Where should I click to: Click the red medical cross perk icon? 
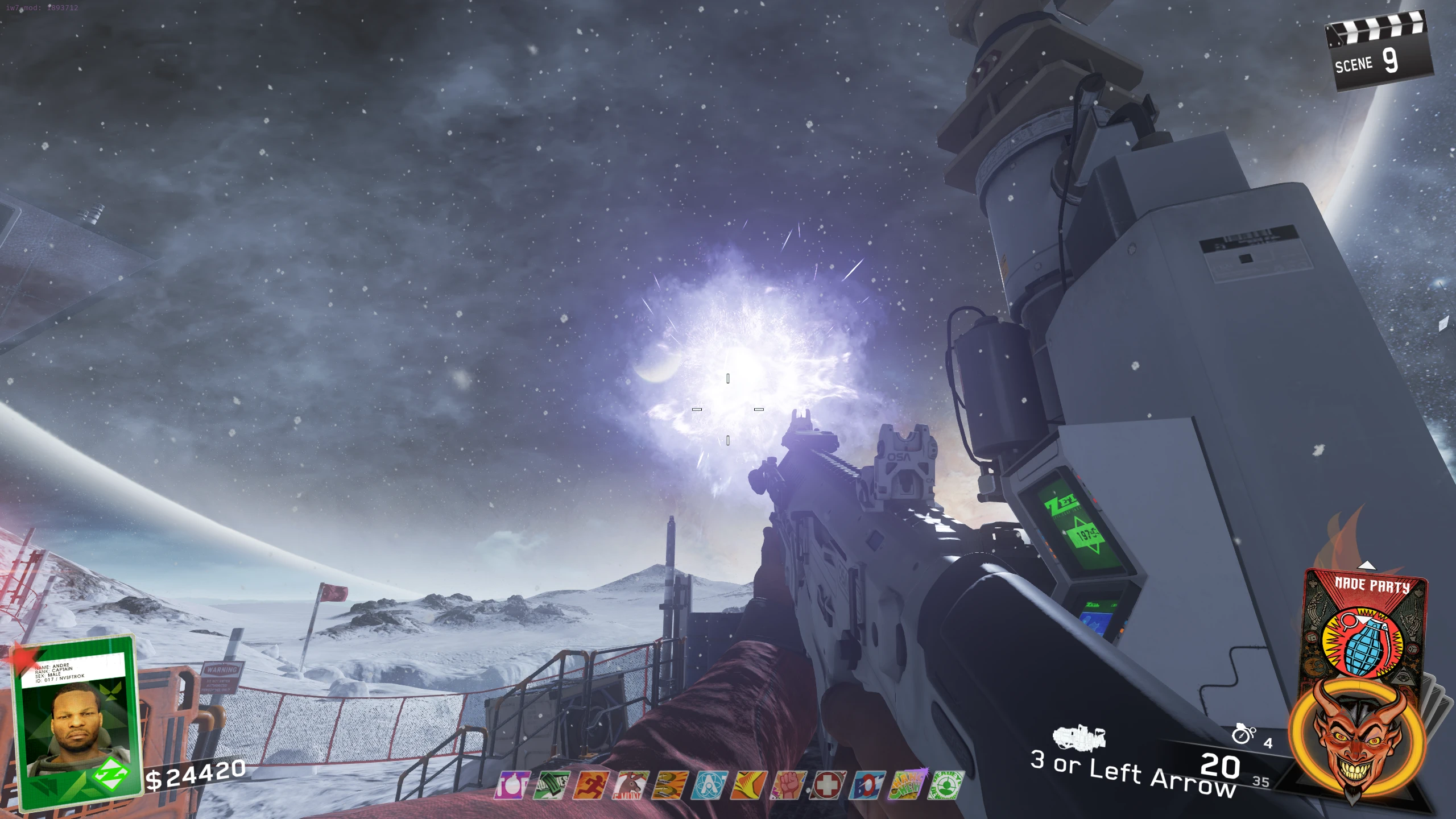click(828, 785)
